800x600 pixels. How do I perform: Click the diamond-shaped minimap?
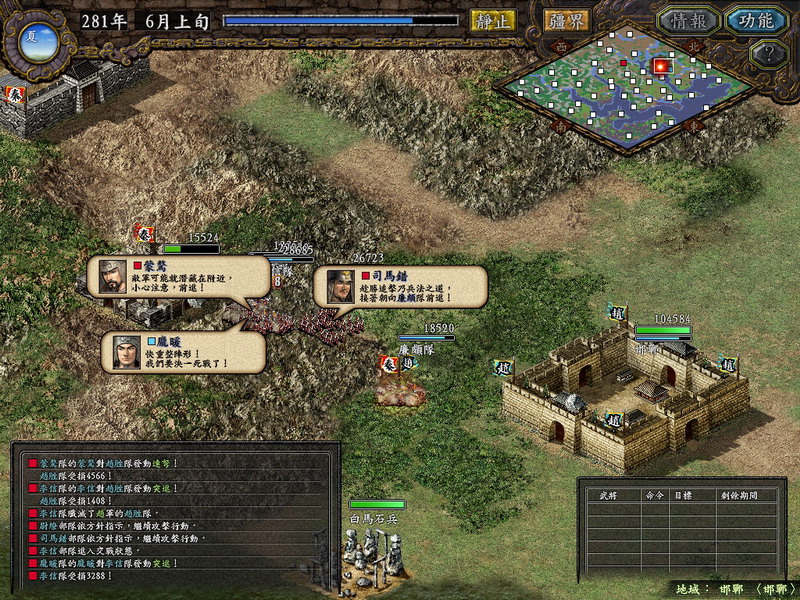point(620,95)
